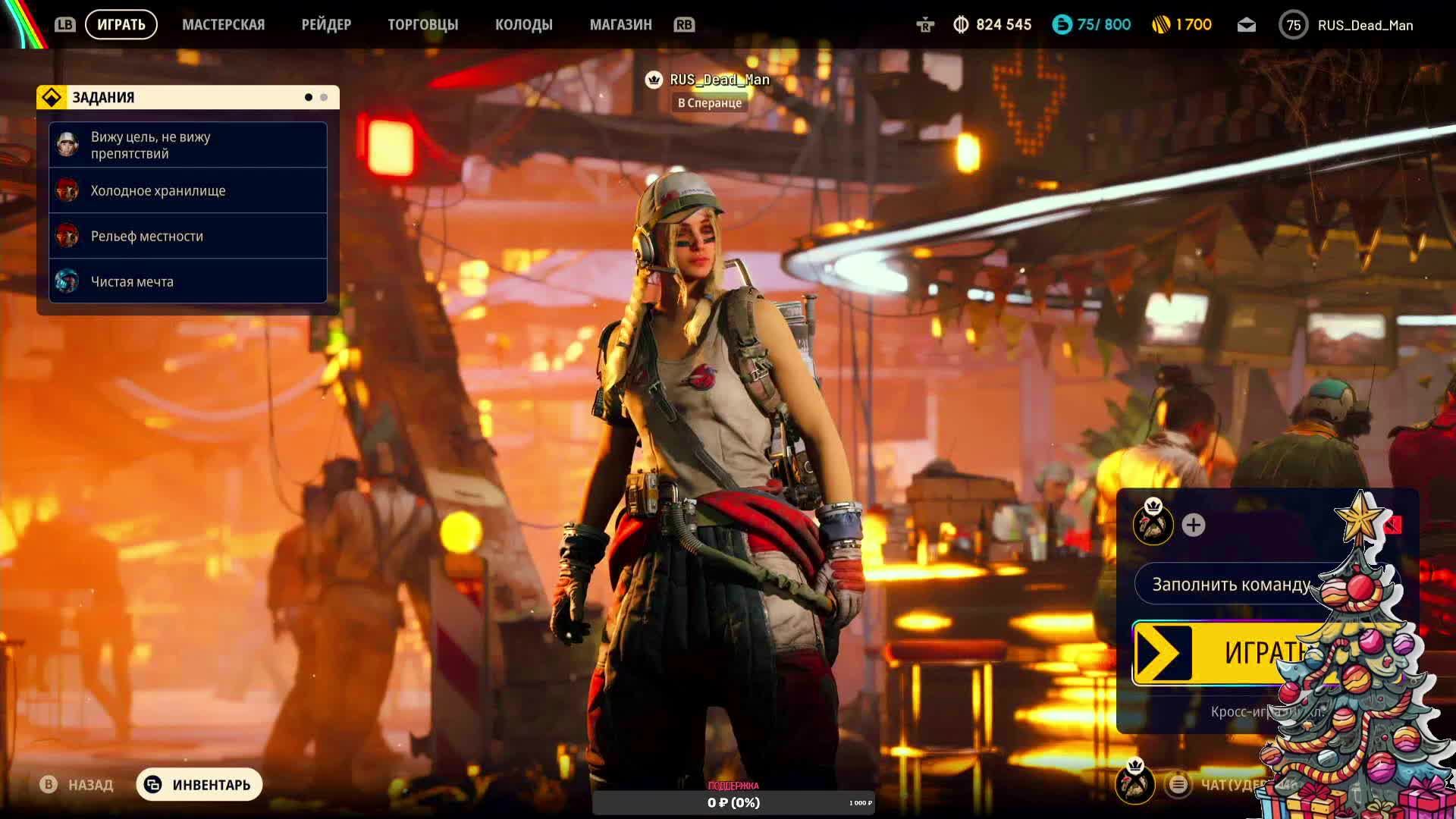The width and height of the screenshot is (1456, 819).
Task: Switch to the КОЛОДЫ tab
Action: (523, 25)
